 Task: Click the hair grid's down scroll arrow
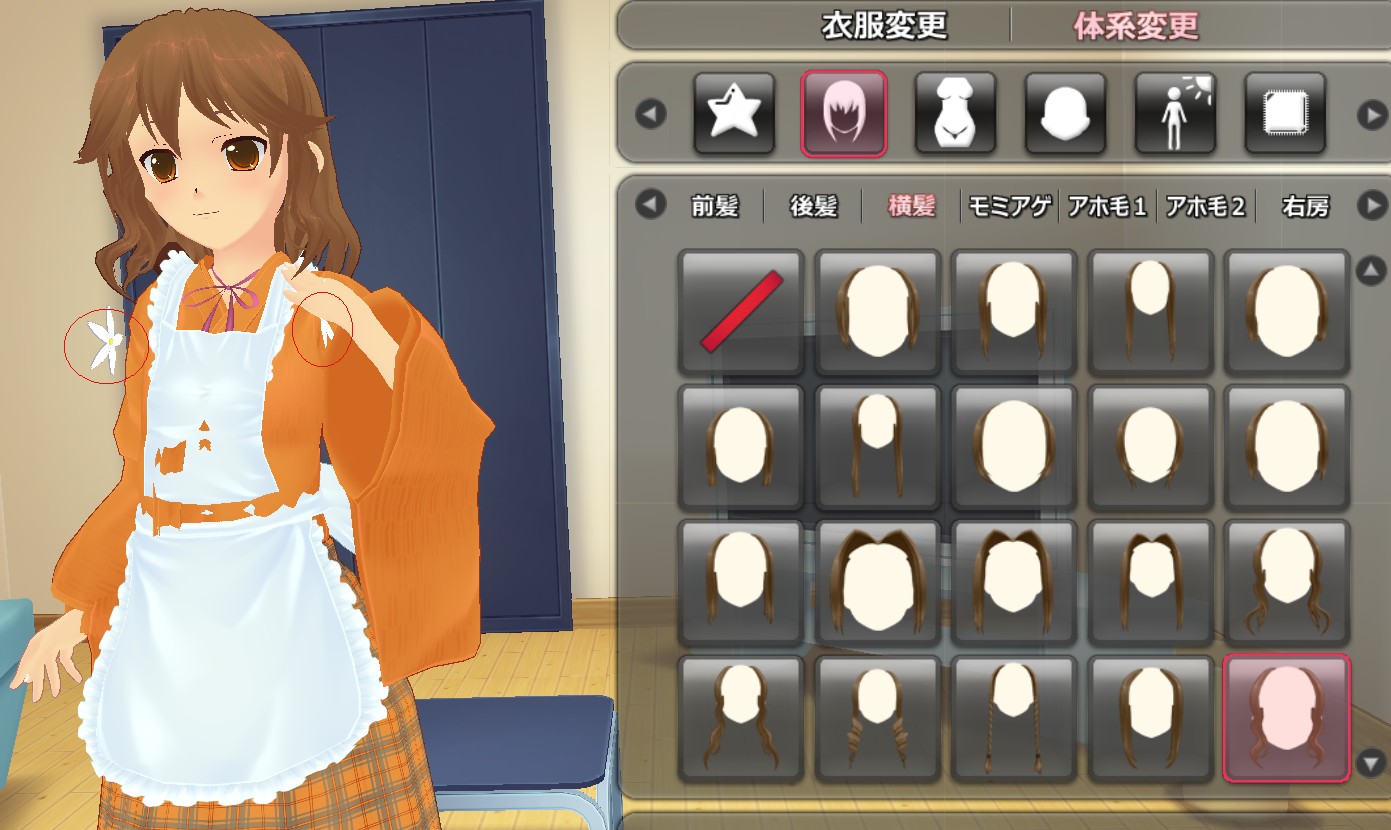(x=1369, y=765)
